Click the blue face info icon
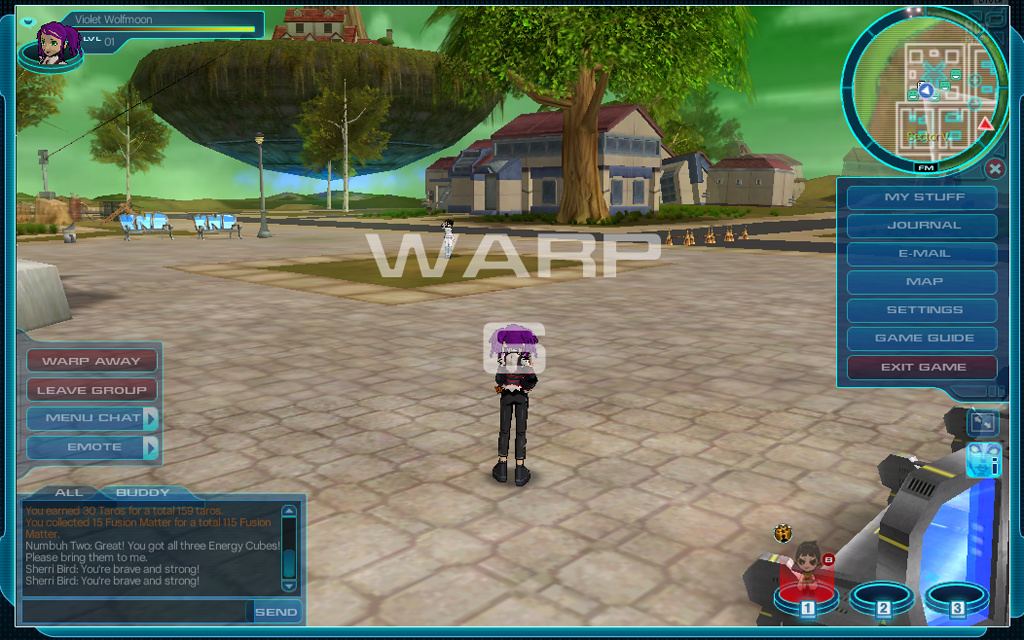Image resolution: width=1024 pixels, height=640 pixels. coord(984,461)
